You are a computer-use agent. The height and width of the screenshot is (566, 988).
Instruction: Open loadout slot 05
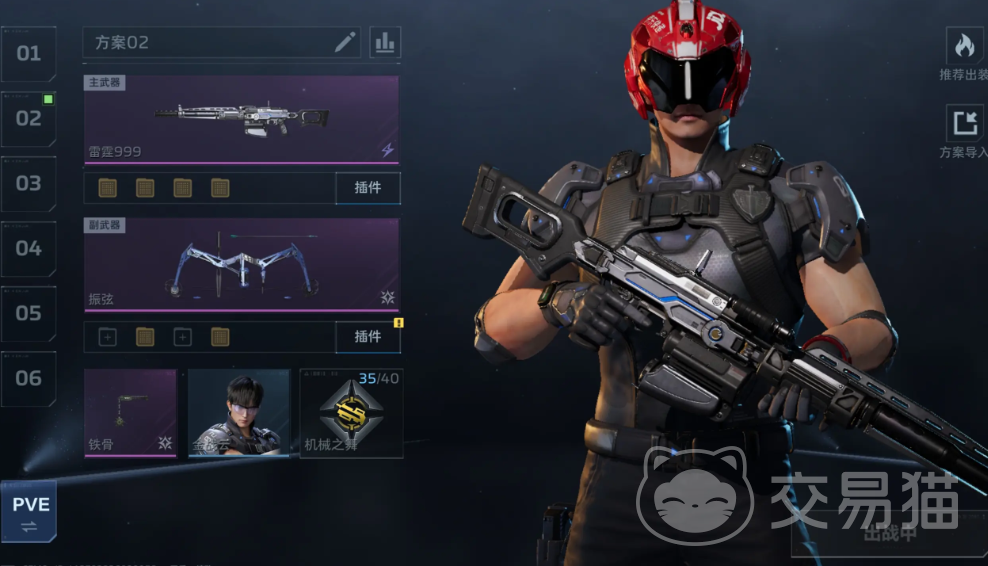click(28, 313)
